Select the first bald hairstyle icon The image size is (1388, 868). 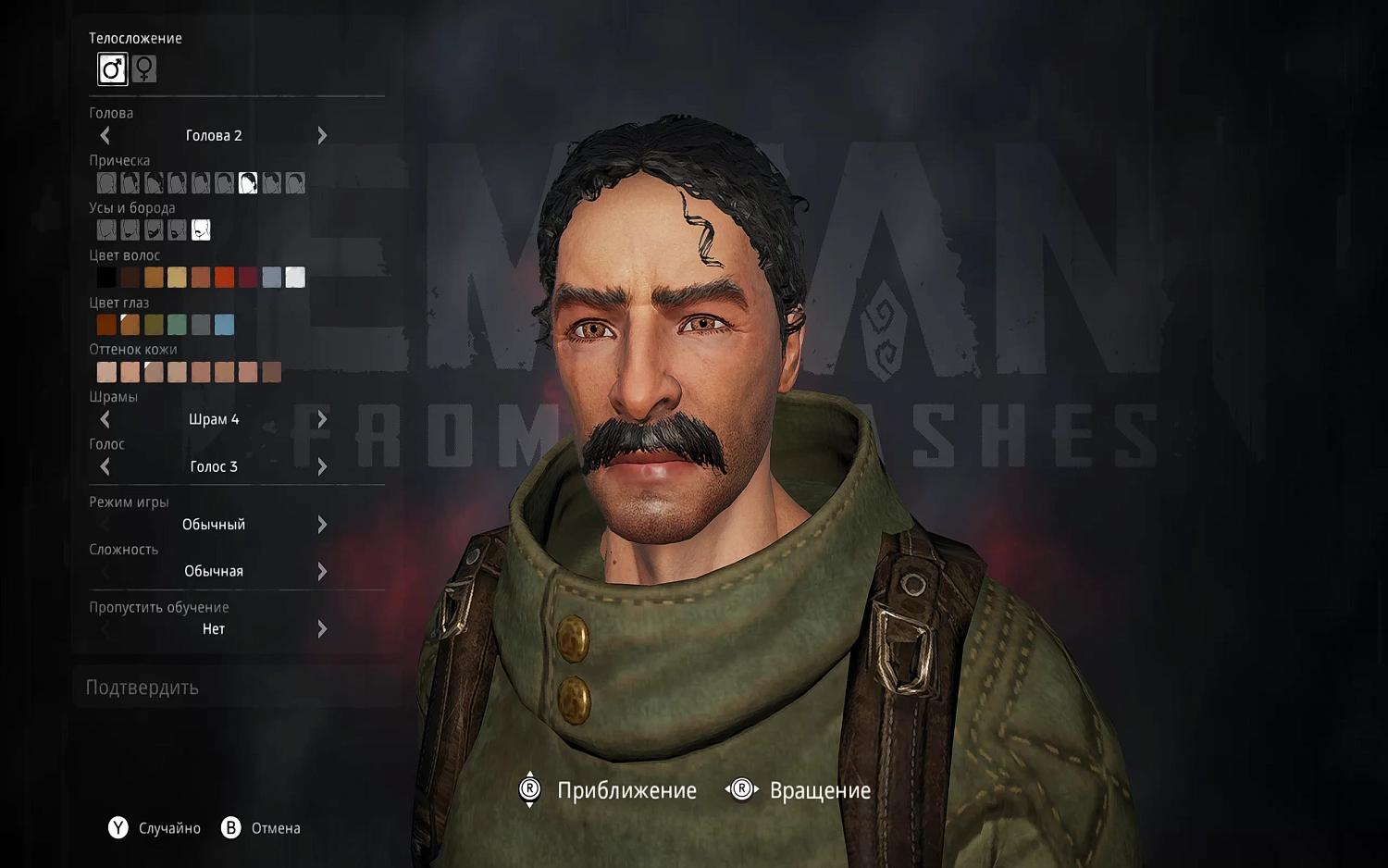[x=106, y=182]
